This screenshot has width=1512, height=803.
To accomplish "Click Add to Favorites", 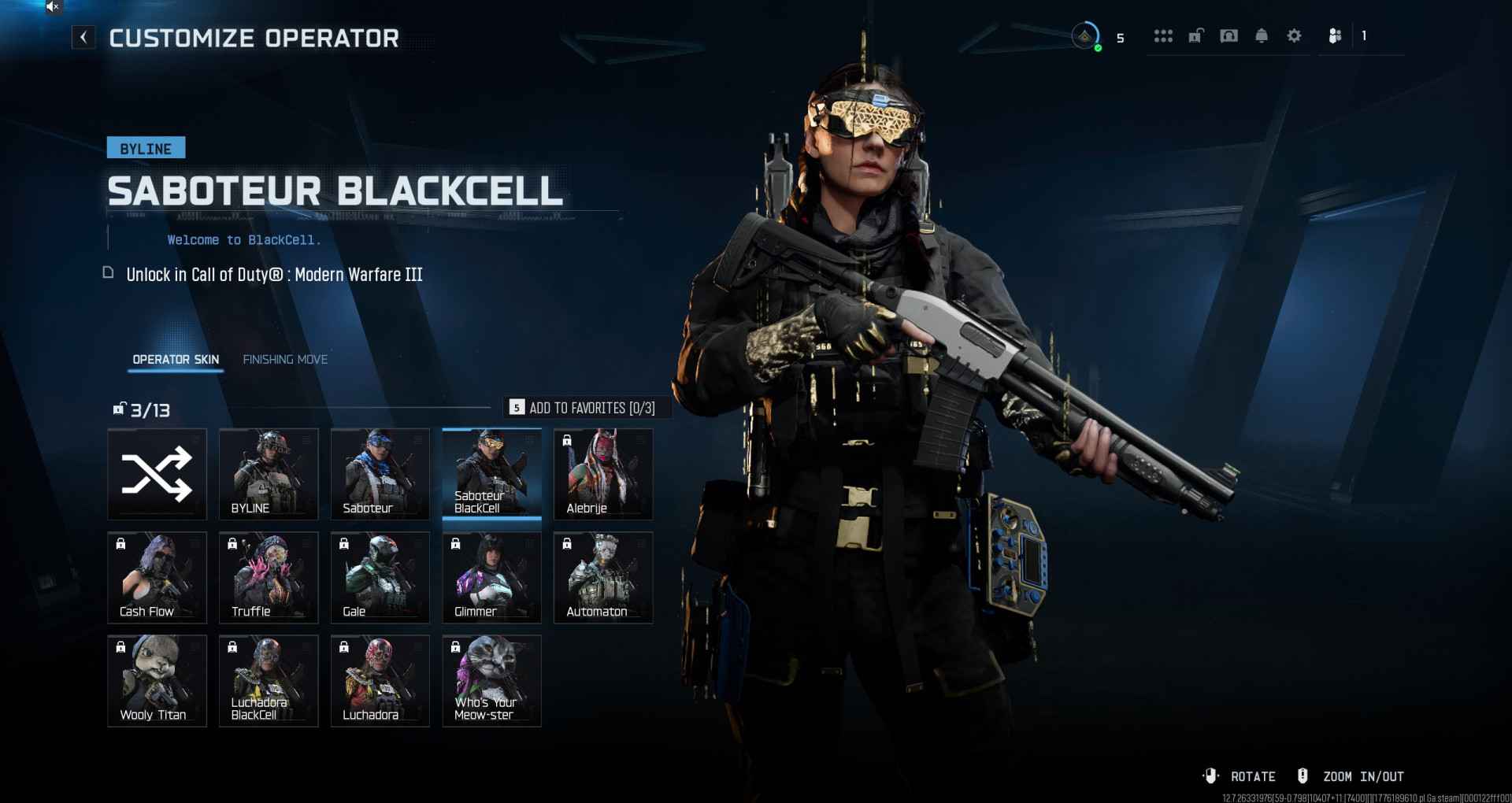I will pyautogui.click(x=584, y=408).
